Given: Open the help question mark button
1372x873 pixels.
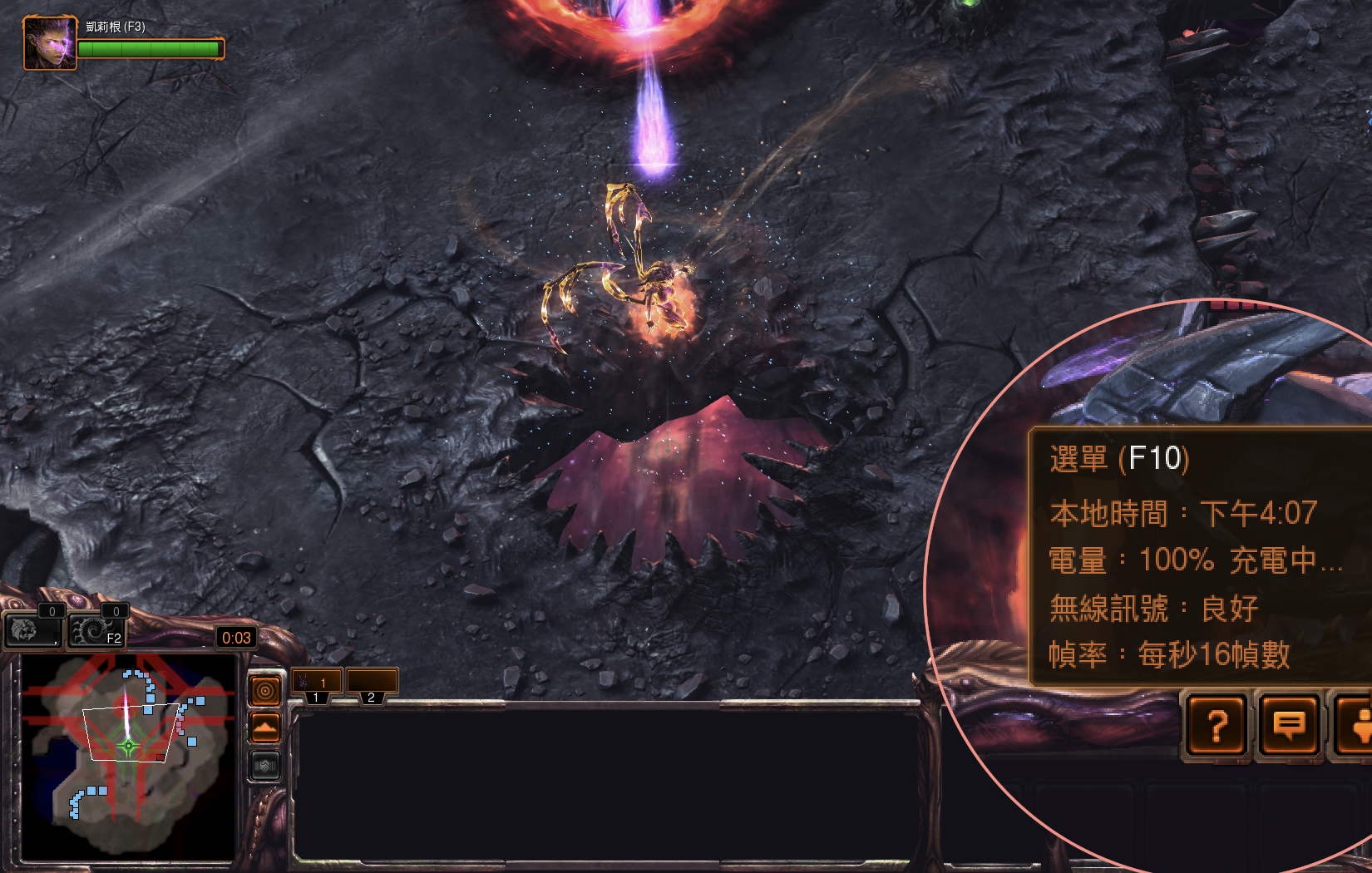Looking at the screenshot, I should (x=1217, y=726).
